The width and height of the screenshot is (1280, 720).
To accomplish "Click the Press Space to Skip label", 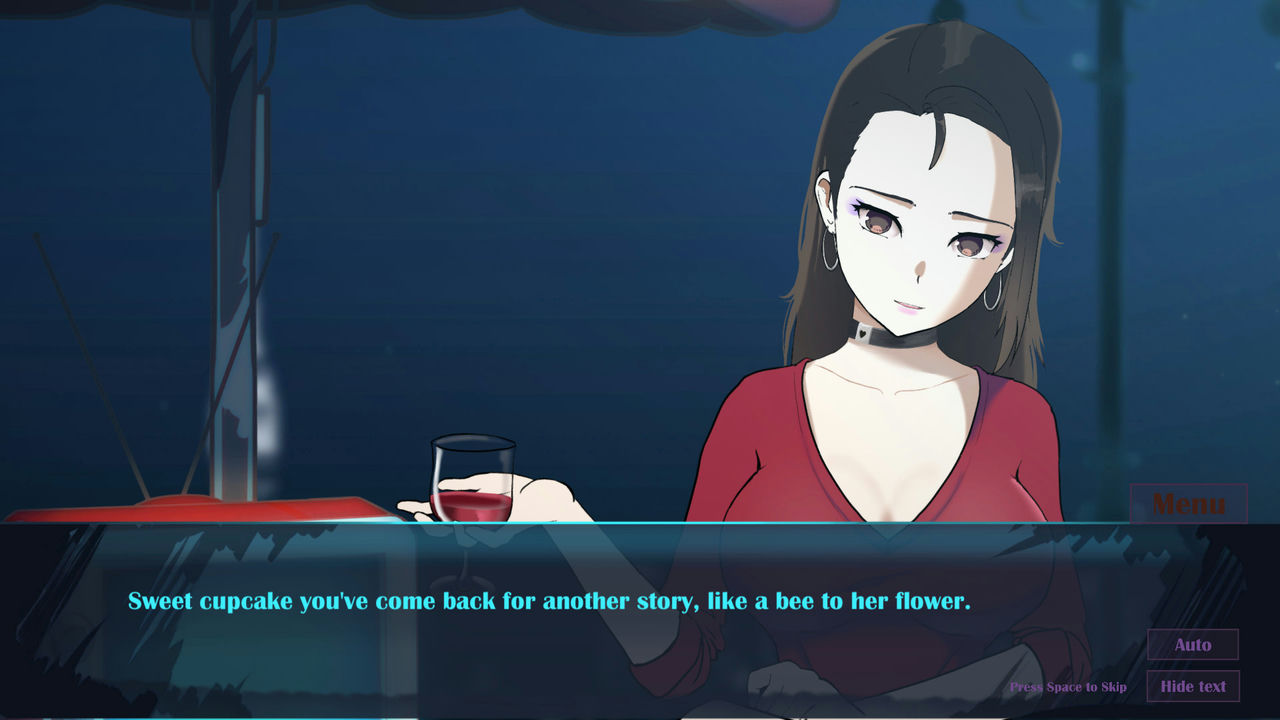I will (x=1068, y=687).
